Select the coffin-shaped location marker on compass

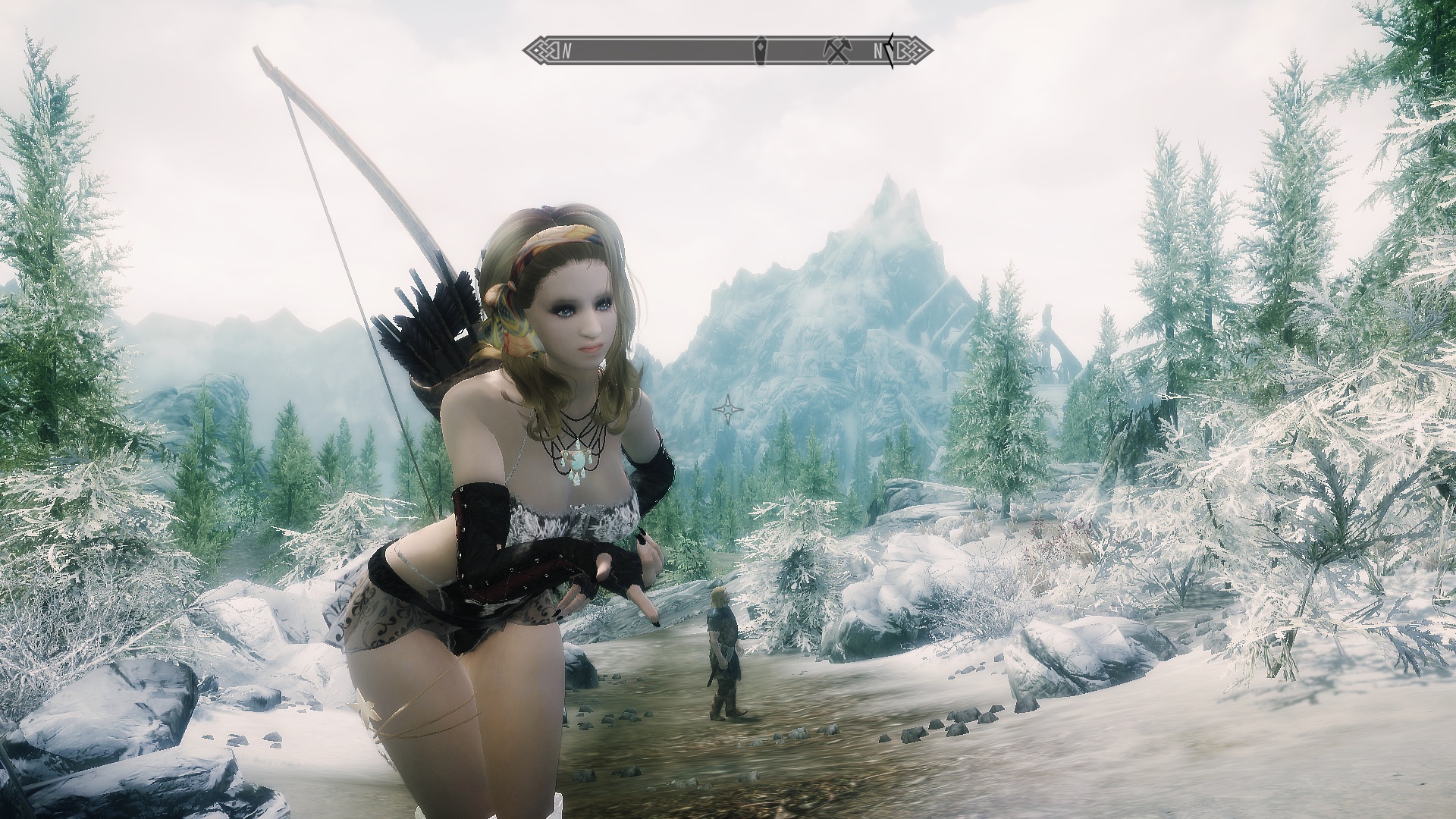[761, 51]
